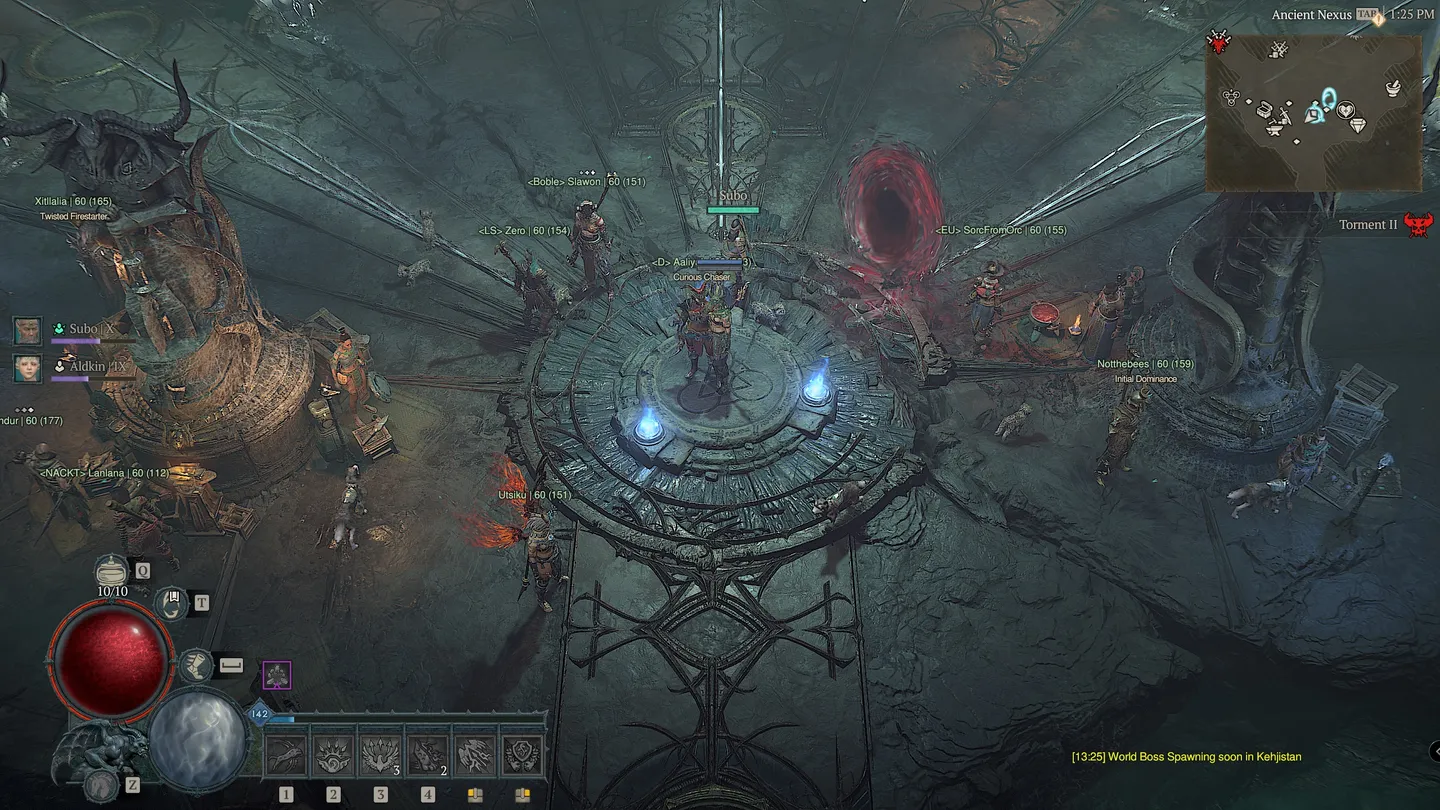Pick up the purple-framed item drop
This screenshot has width=1440, height=810.
(x=277, y=675)
